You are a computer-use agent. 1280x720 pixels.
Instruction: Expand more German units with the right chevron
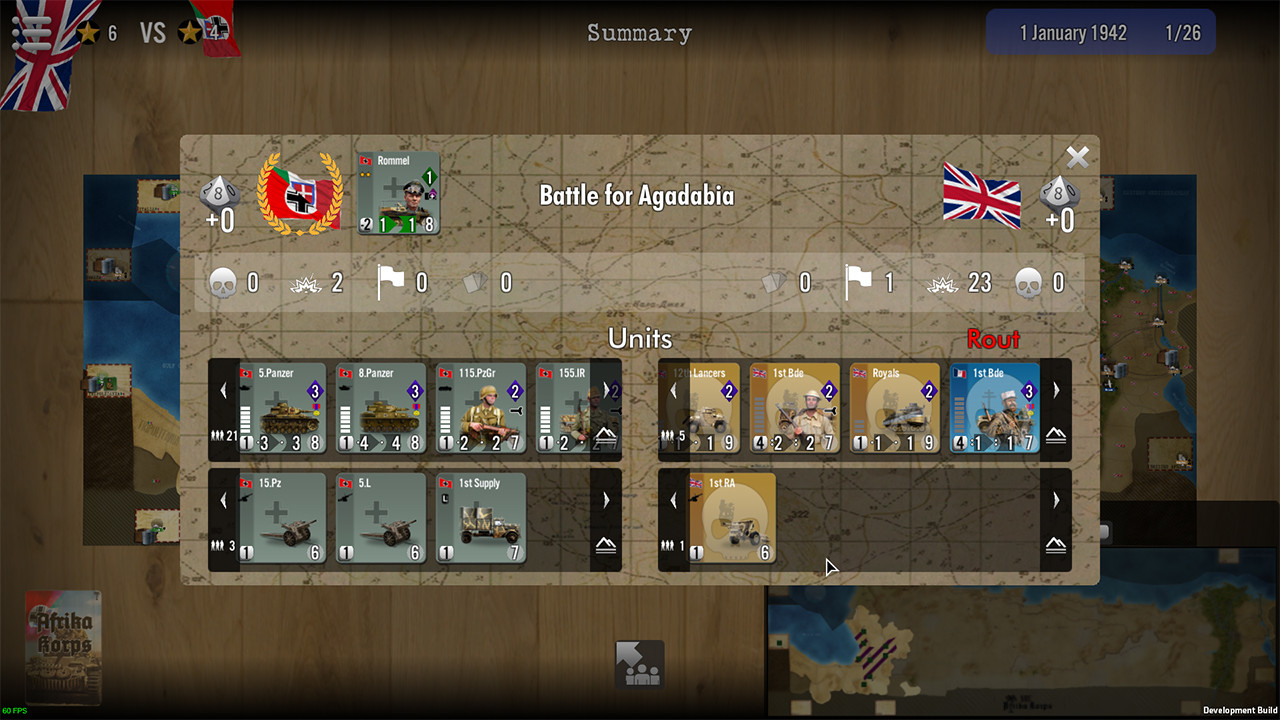point(605,390)
